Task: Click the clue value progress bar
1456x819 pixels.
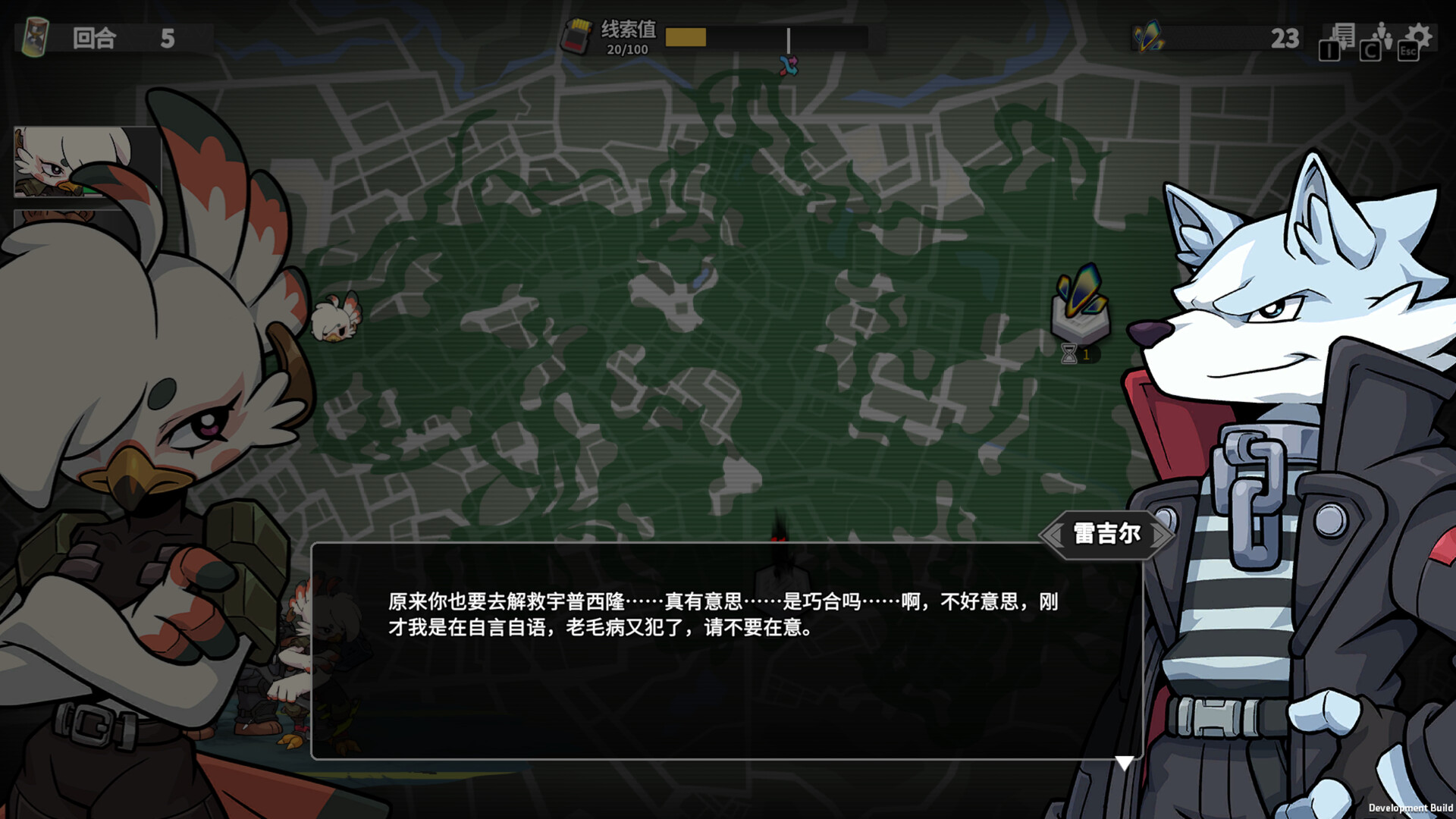Action: 762,36
